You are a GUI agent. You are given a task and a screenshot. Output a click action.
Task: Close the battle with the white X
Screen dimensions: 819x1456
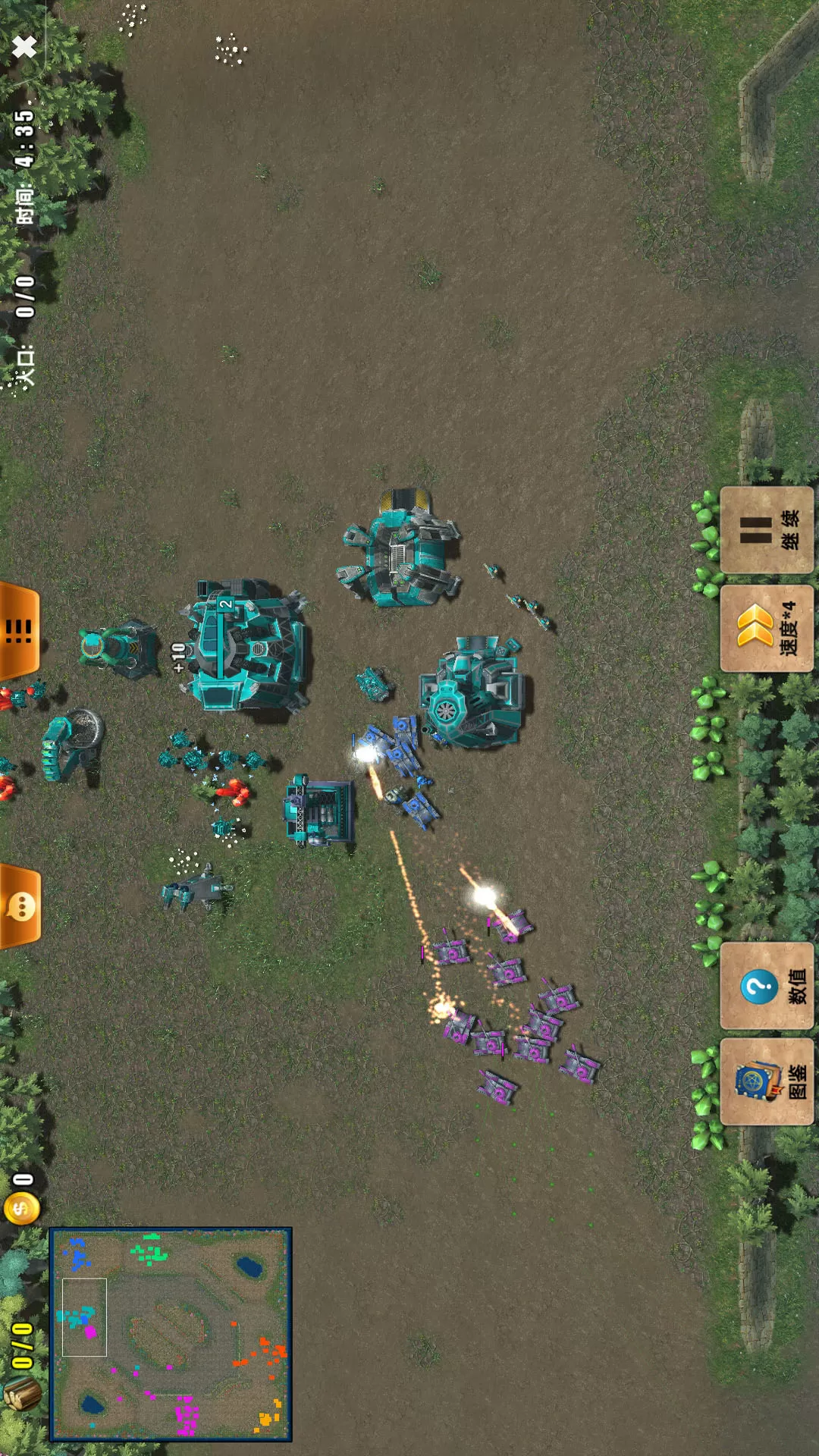pyautogui.click(x=24, y=47)
